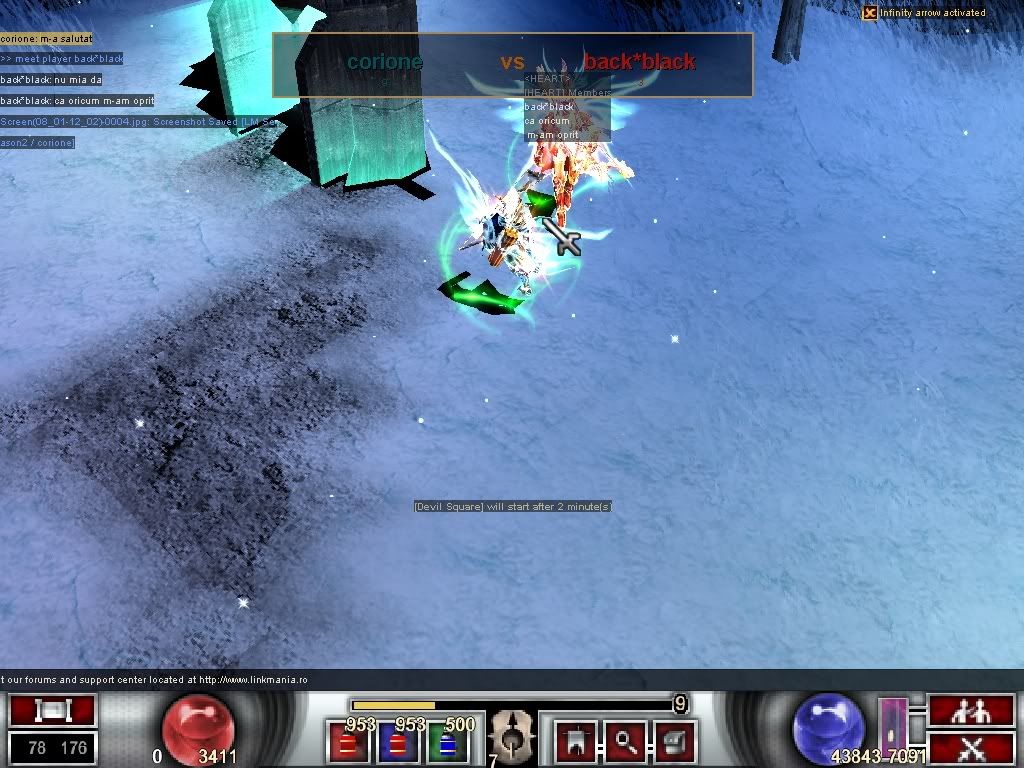Click the chat line "ca oricum m-am oprit"
The width and height of the screenshot is (1024, 768).
(x=78, y=101)
